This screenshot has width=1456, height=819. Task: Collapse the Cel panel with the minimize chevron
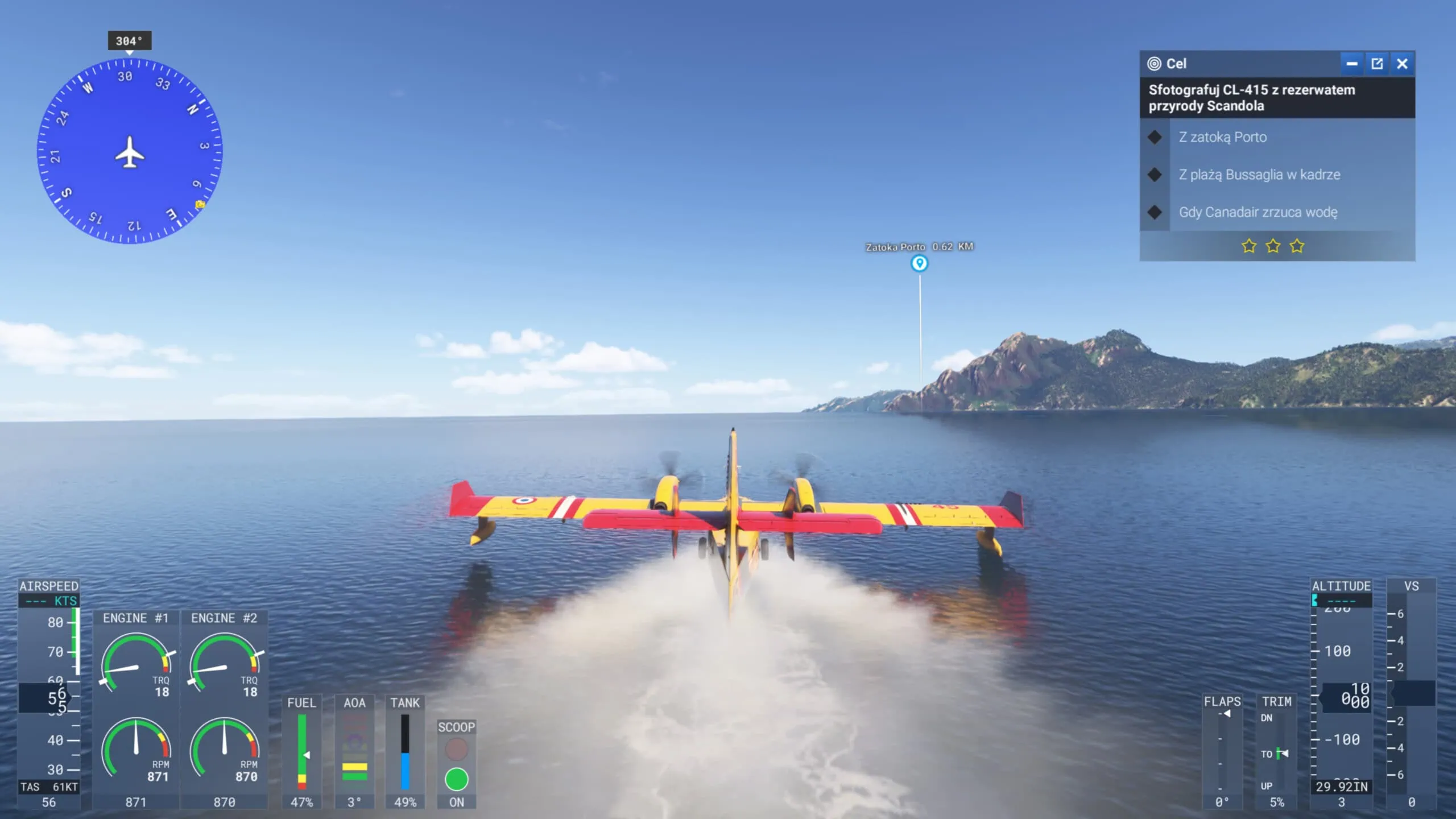1352,64
